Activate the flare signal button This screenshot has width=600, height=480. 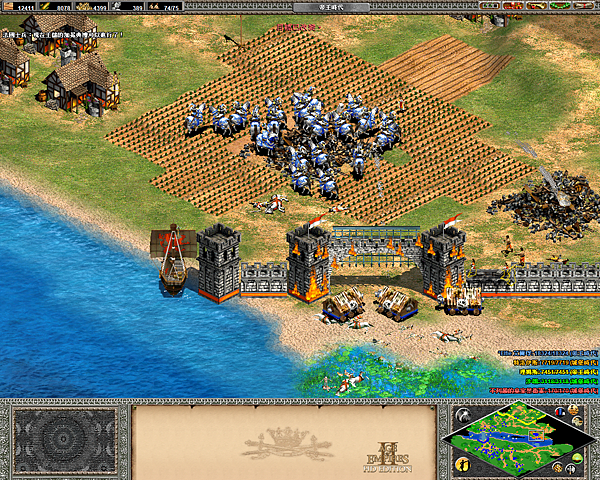point(462,413)
